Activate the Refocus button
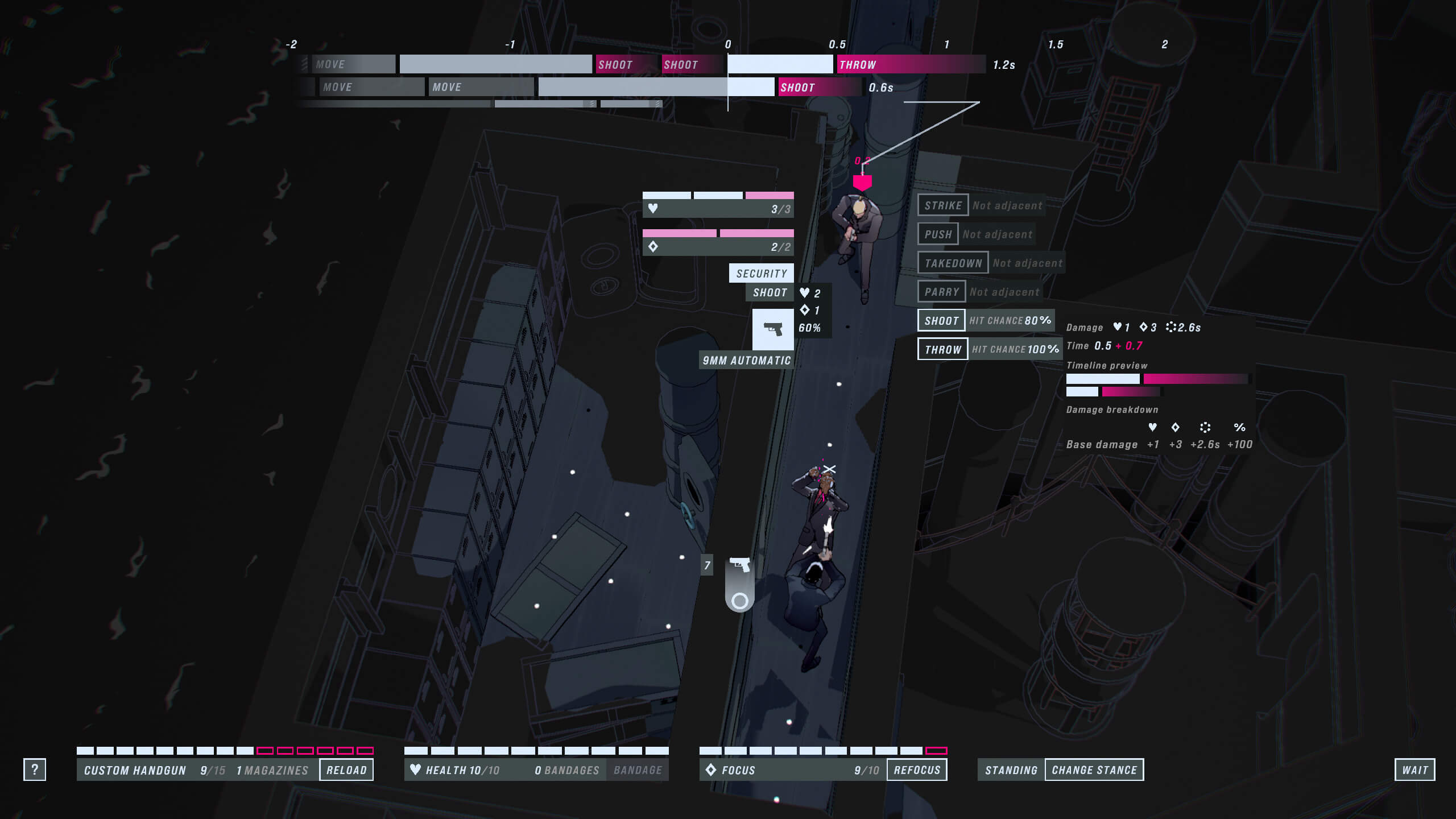The height and width of the screenshot is (819, 1456). pyautogui.click(x=917, y=770)
